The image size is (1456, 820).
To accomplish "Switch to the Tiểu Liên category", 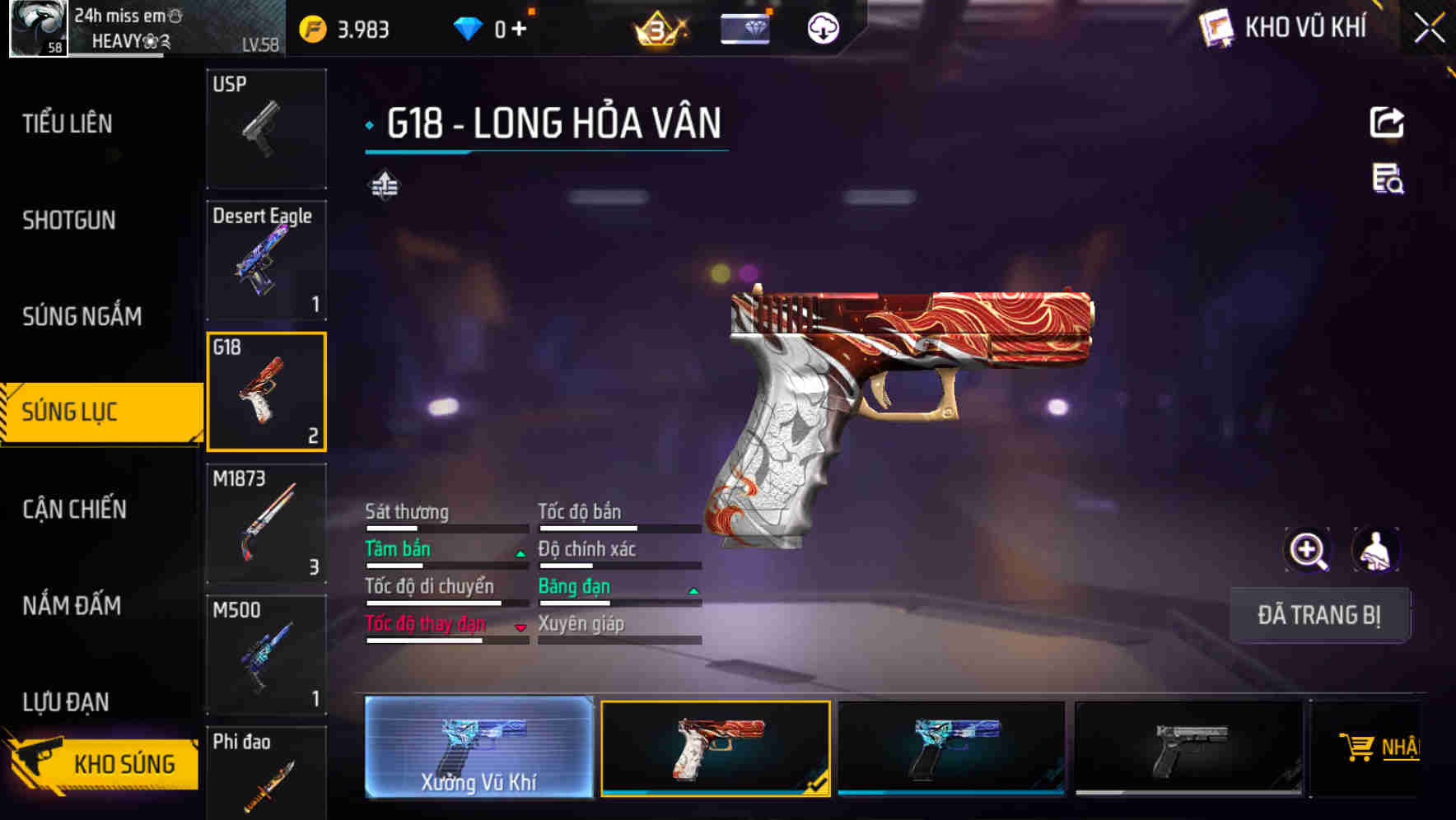I will 68,123.
